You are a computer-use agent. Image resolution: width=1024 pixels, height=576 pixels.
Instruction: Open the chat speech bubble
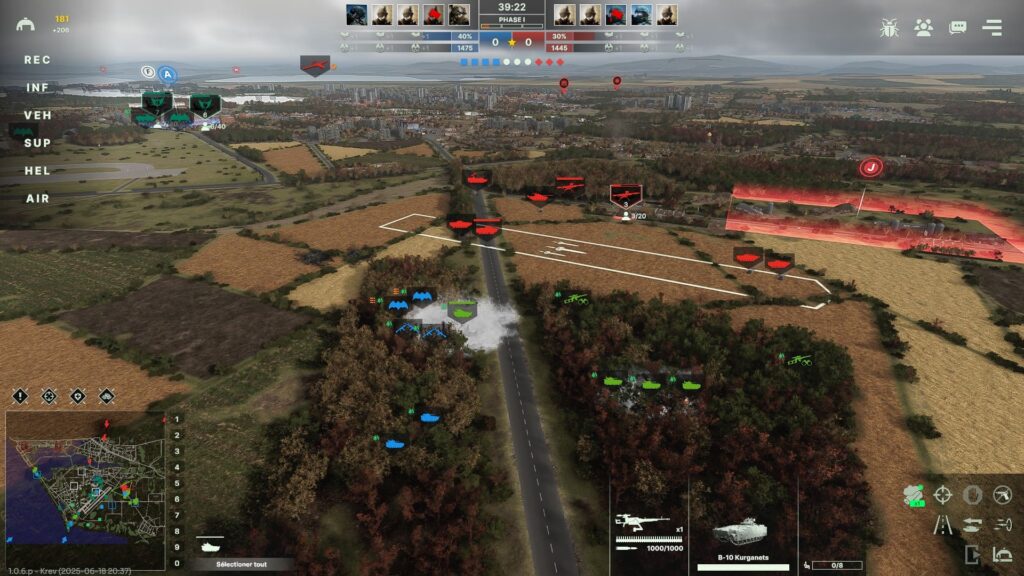(x=958, y=28)
